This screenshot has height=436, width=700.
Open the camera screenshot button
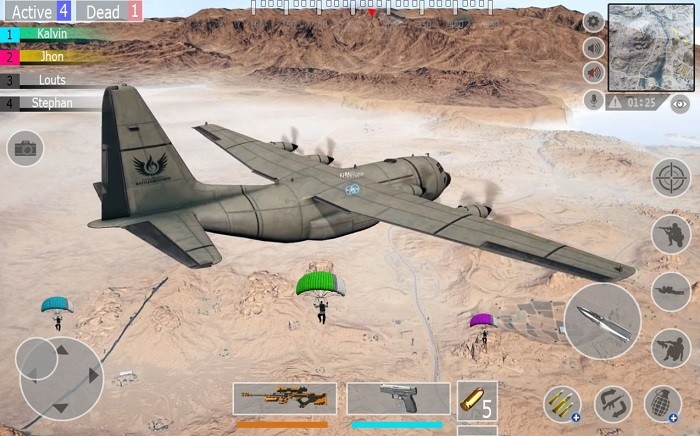coord(25,148)
